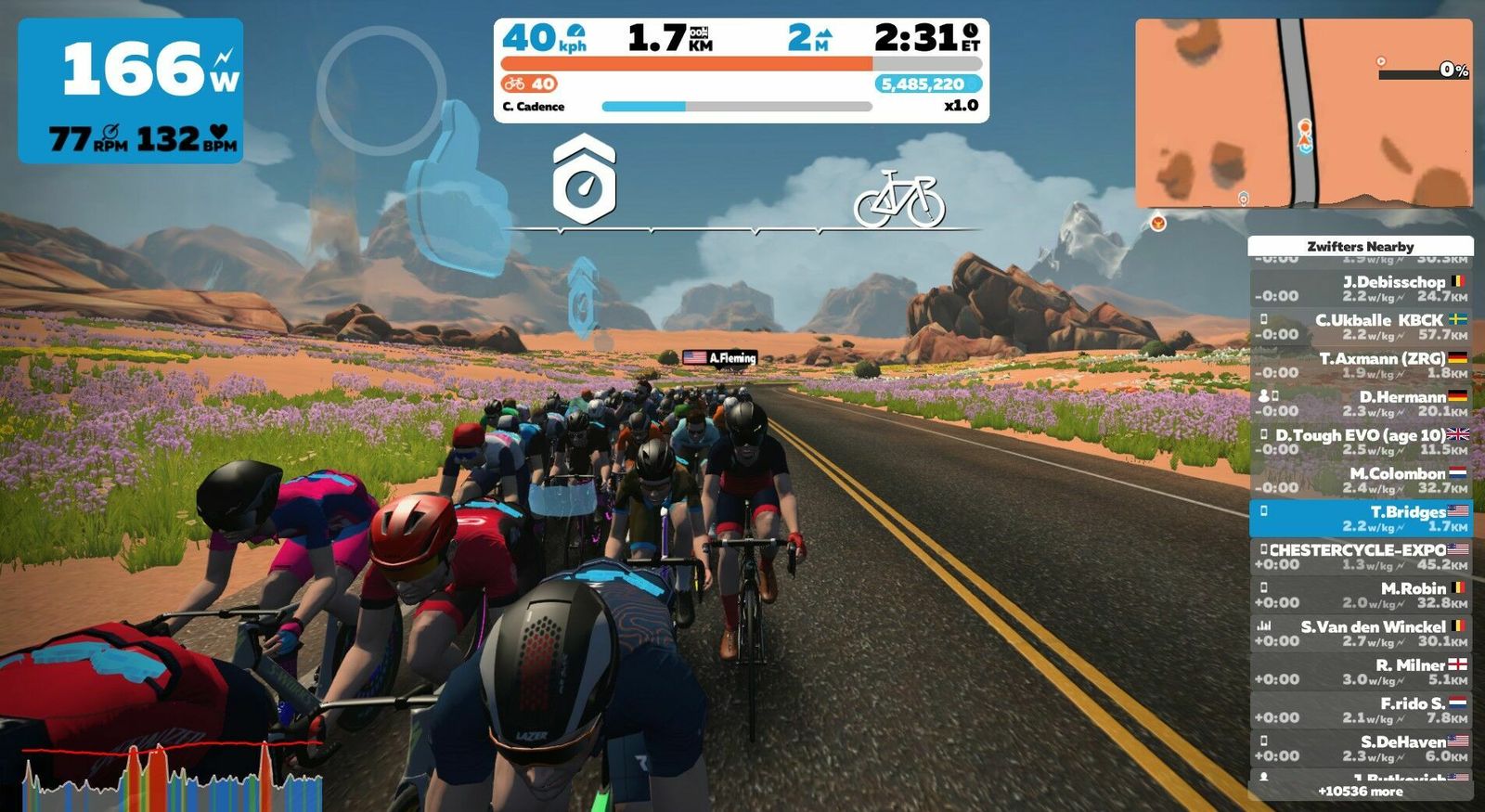
Task: Select T.Axmann (ZRG) from the rider list
Action: pyautogui.click(x=1361, y=365)
